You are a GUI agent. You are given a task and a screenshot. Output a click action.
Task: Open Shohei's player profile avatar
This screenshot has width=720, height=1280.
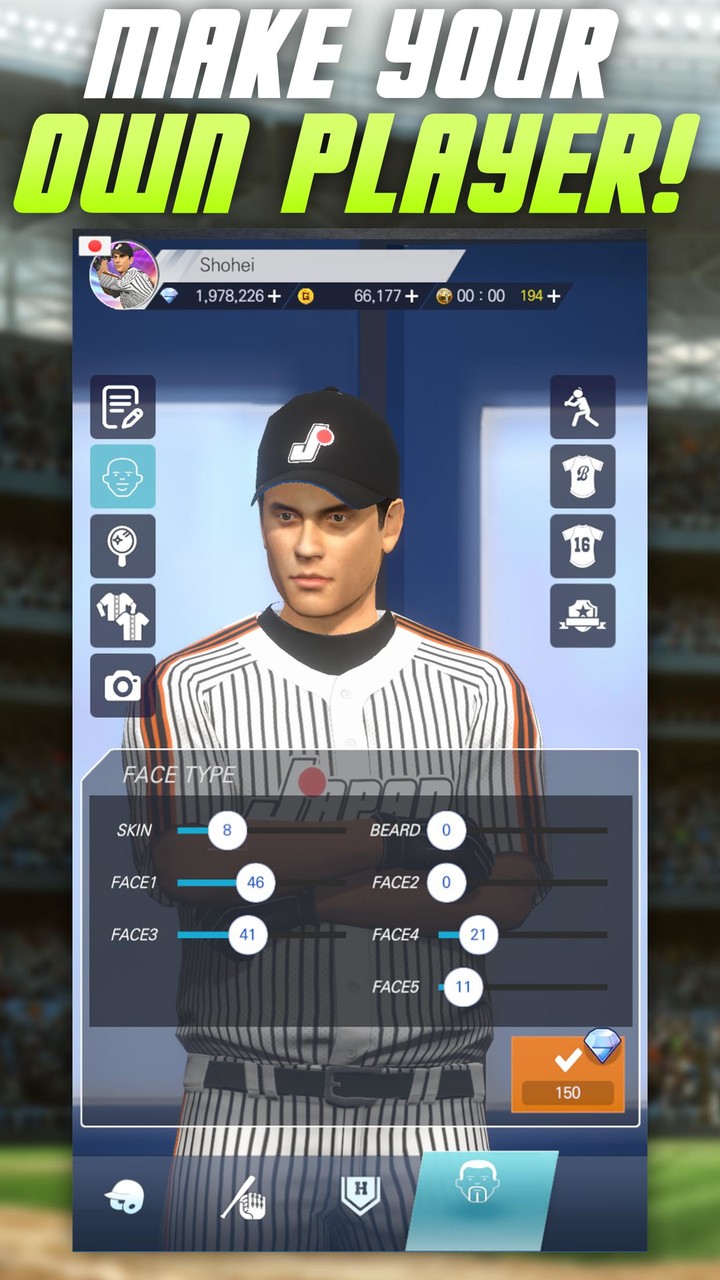124,275
